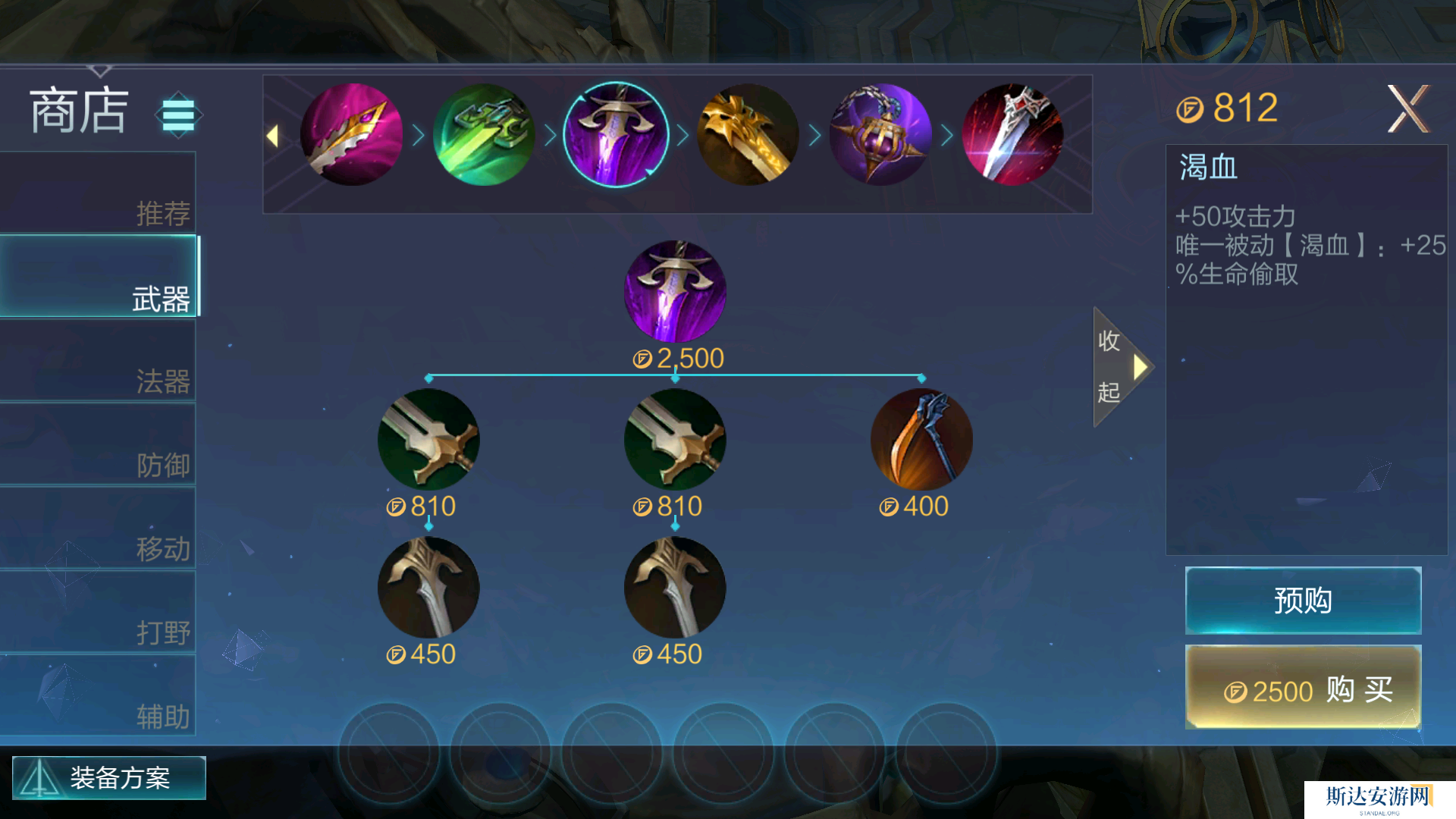Viewport: 1456px width, 819px height.
Task: Toggle the shop list view icon
Action: [179, 115]
